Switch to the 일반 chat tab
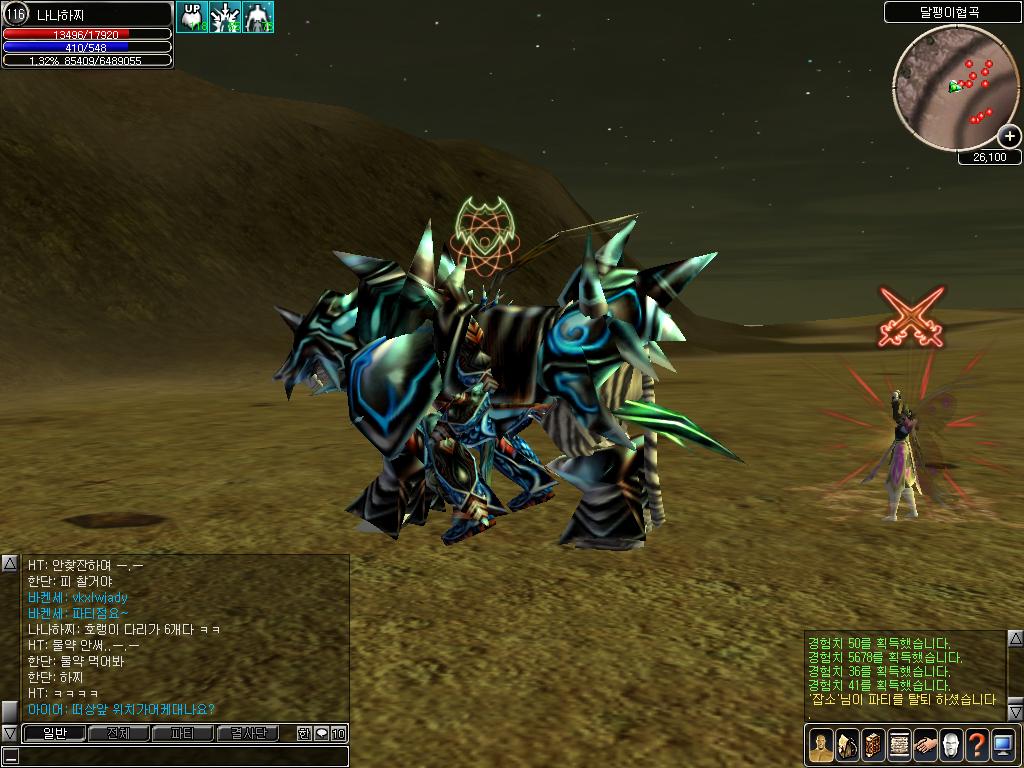This screenshot has height=768, width=1024. (54, 734)
